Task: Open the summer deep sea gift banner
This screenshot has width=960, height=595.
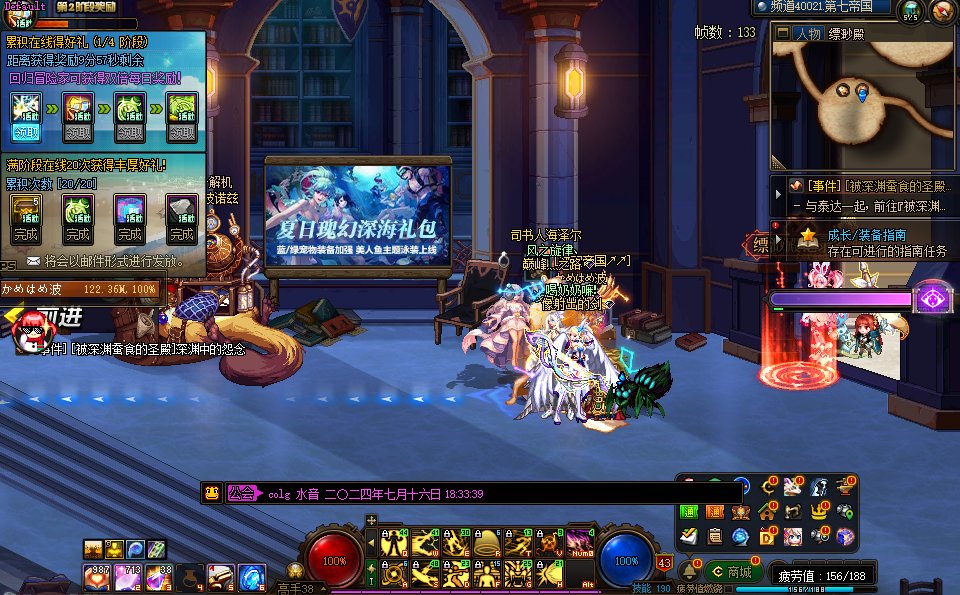Action: 357,215
